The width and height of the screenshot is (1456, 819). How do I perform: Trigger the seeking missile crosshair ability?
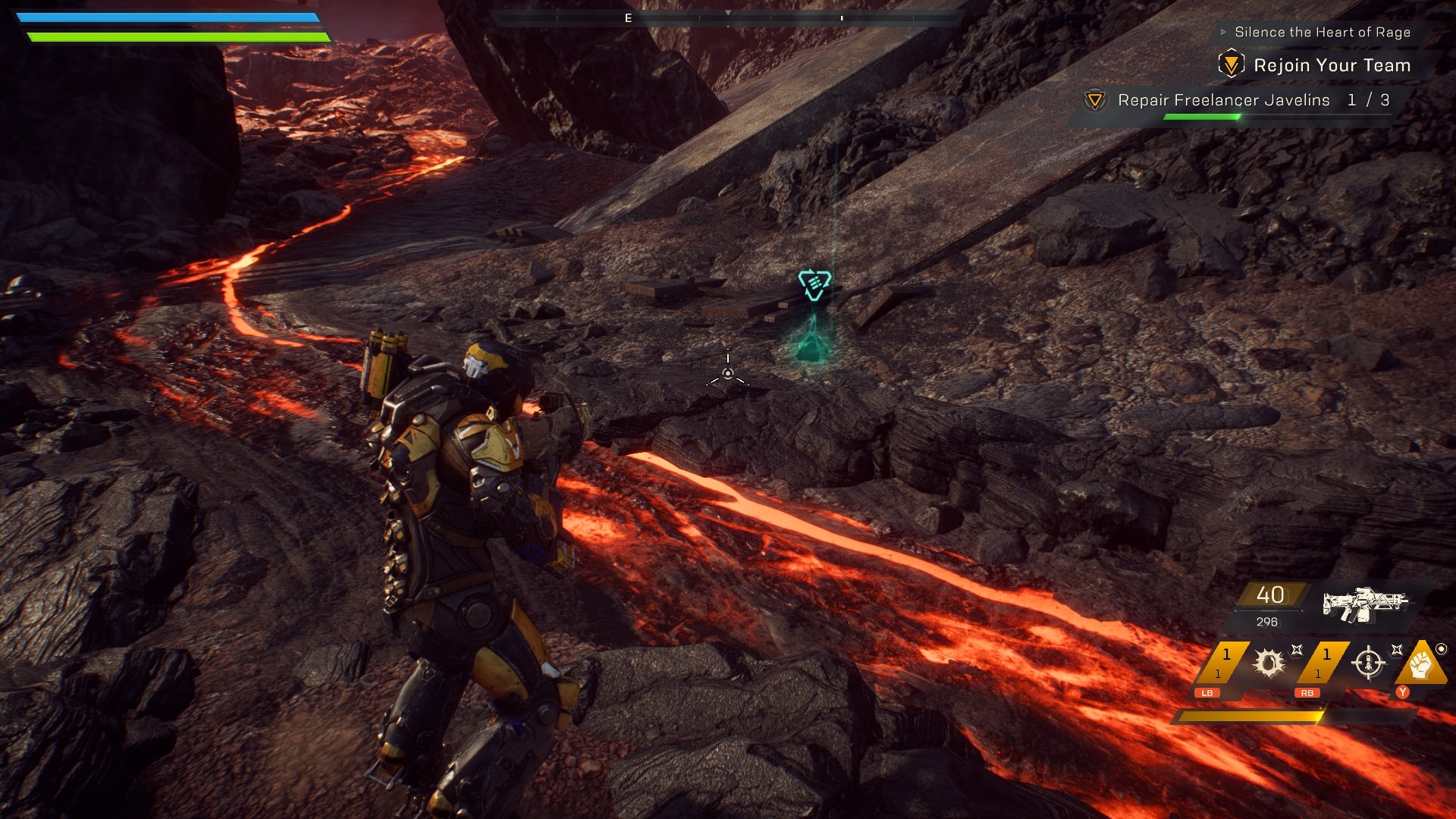(1369, 663)
